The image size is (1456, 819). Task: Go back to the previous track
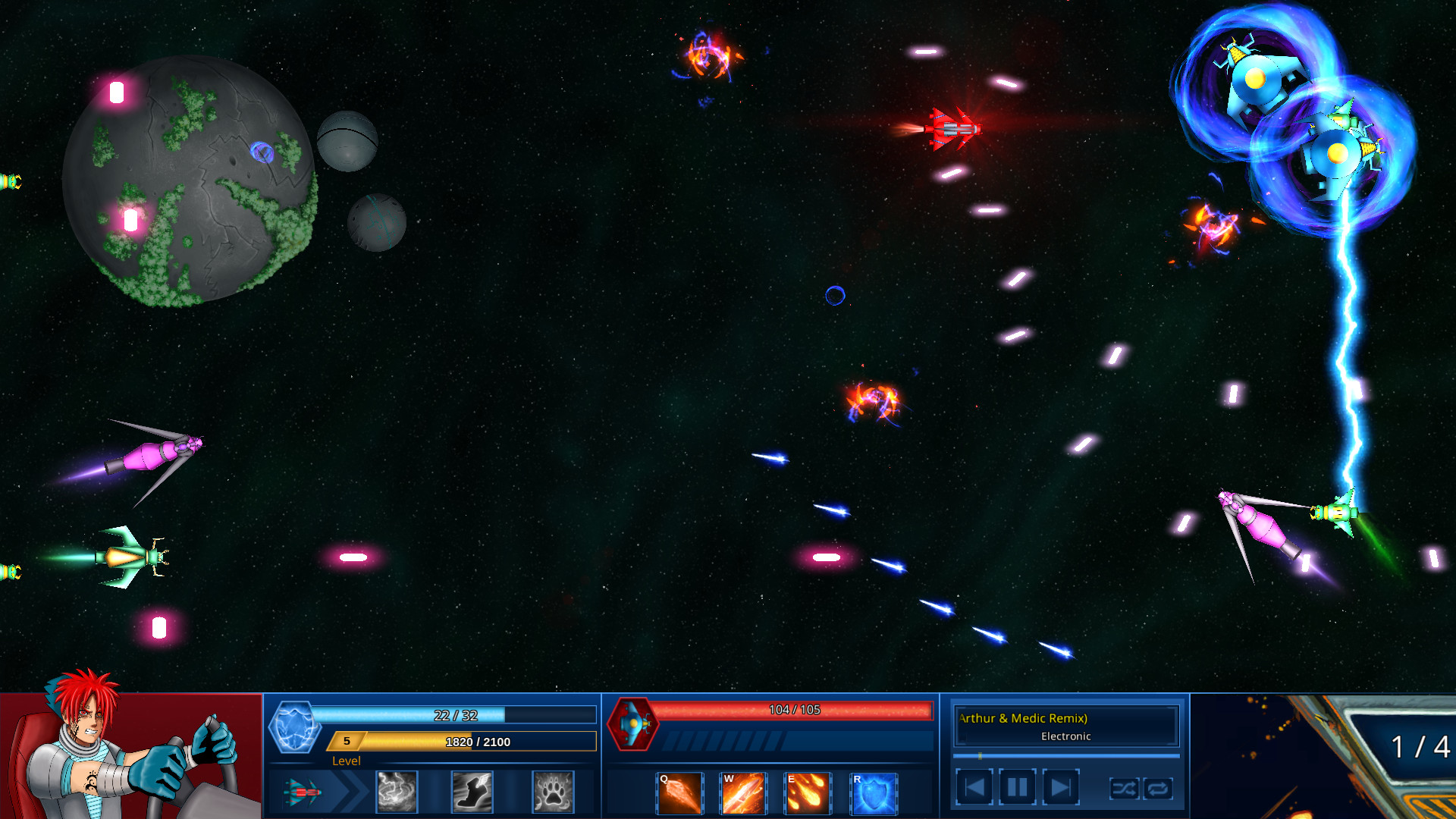974,787
